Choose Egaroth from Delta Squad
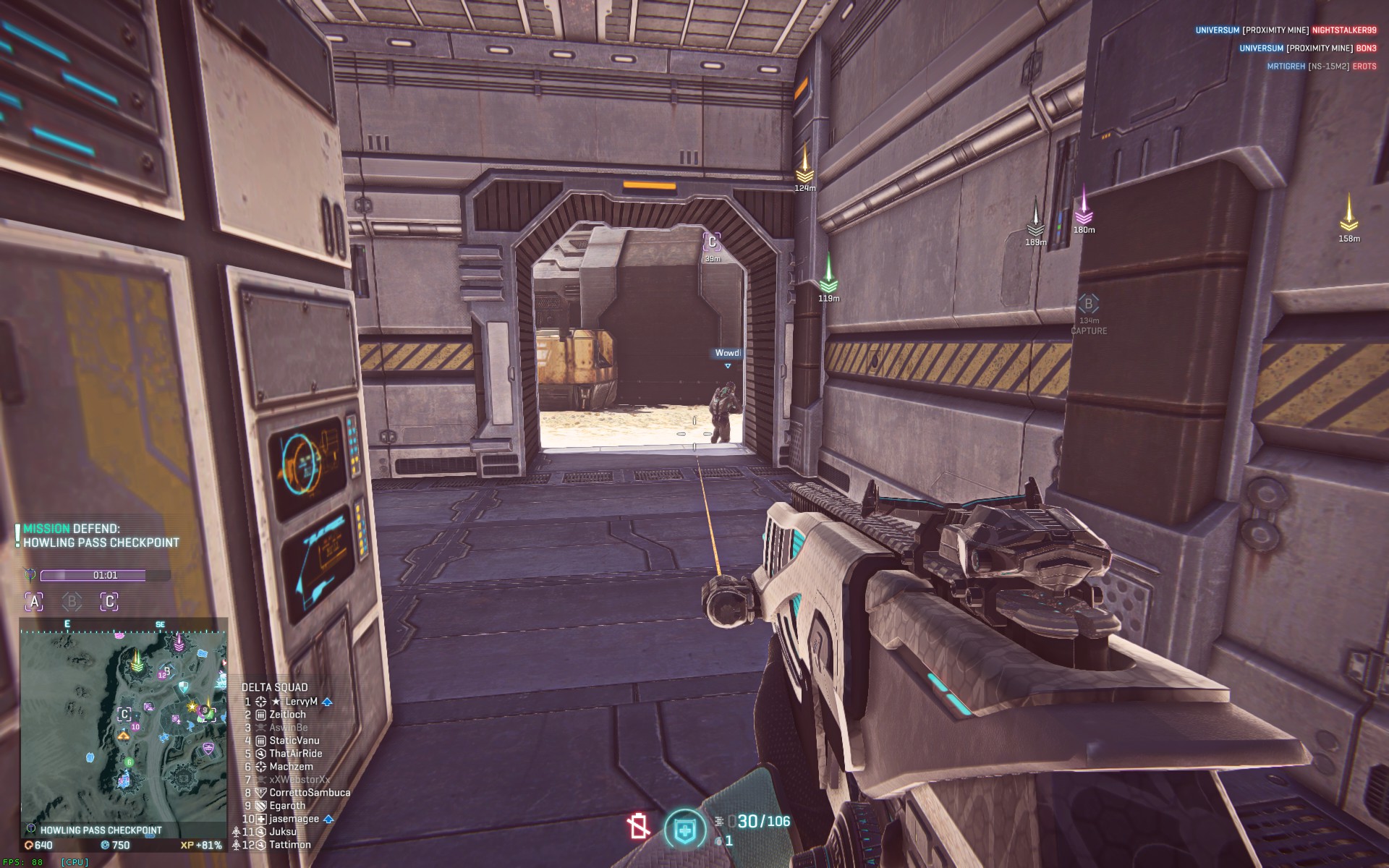Screen dimensions: 1389x868 click(x=287, y=806)
